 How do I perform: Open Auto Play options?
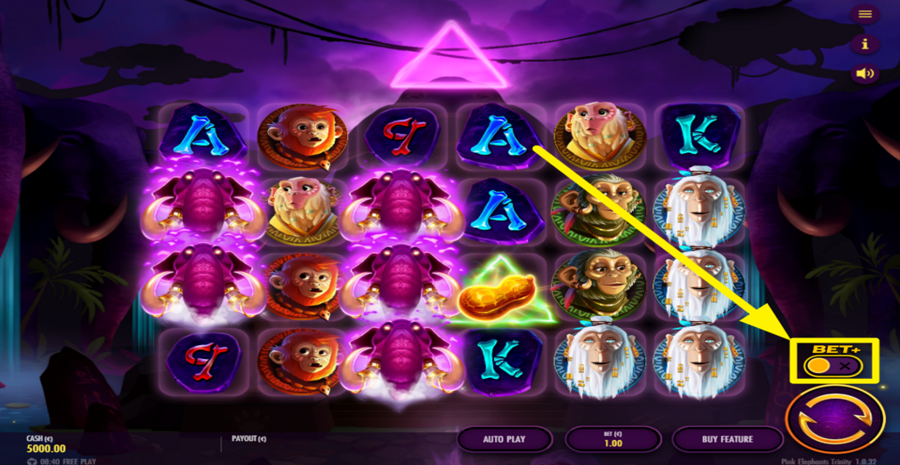click(x=505, y=439)
